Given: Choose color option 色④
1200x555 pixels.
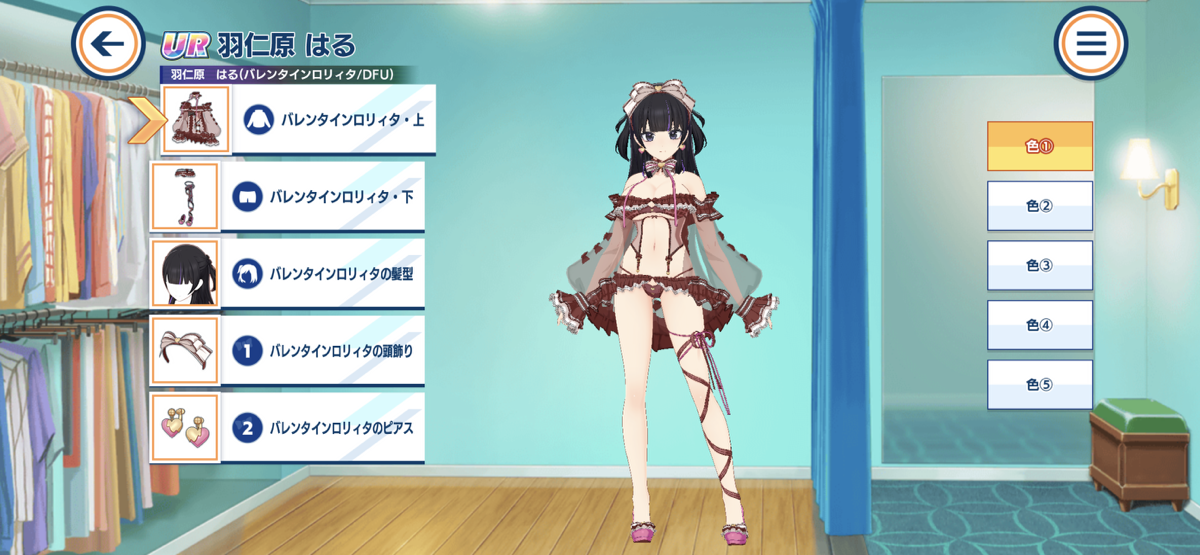Looking at the screenshot, I should tap(1039, 325).
